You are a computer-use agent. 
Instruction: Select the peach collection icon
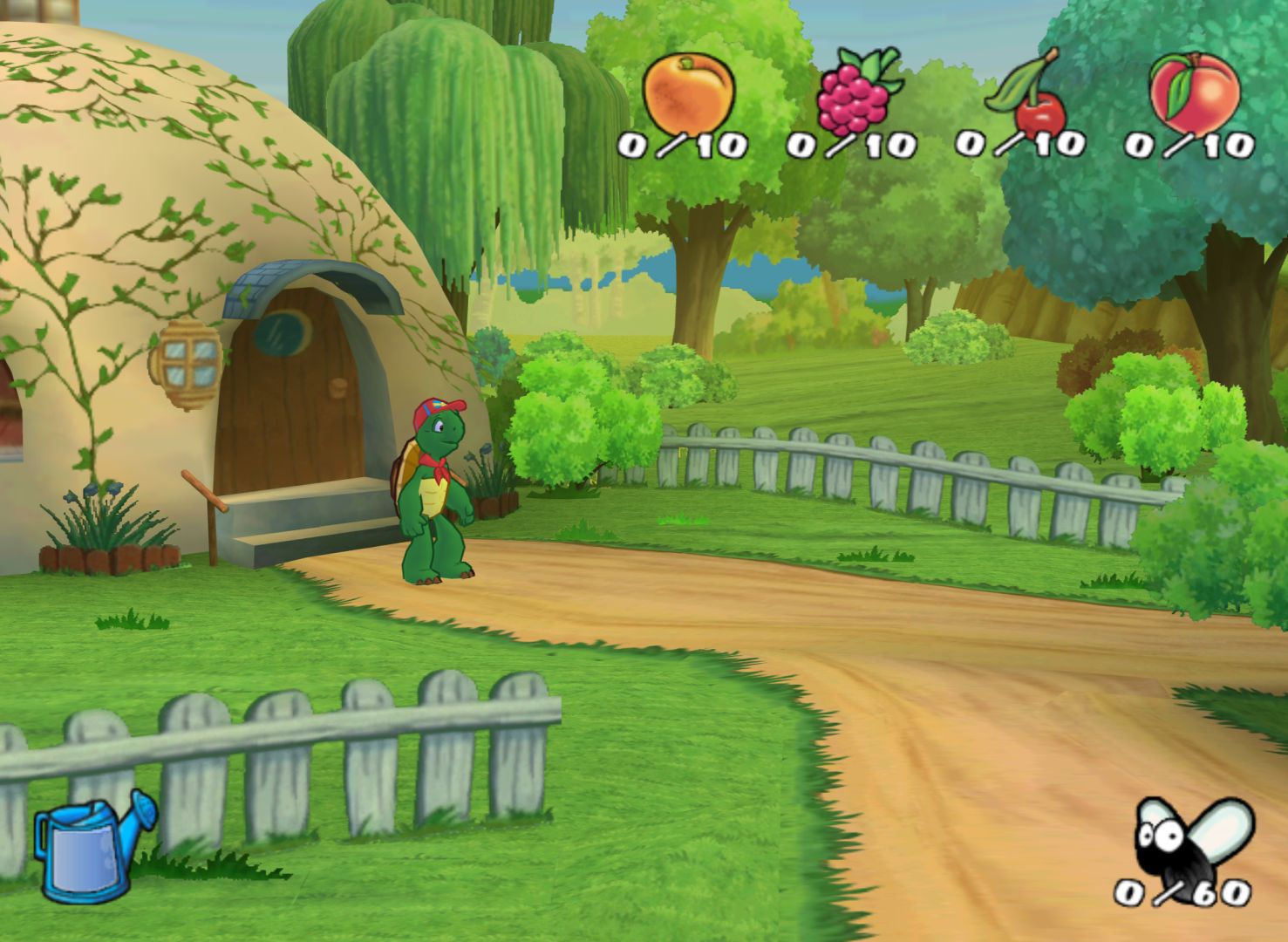click(1194, 91)
